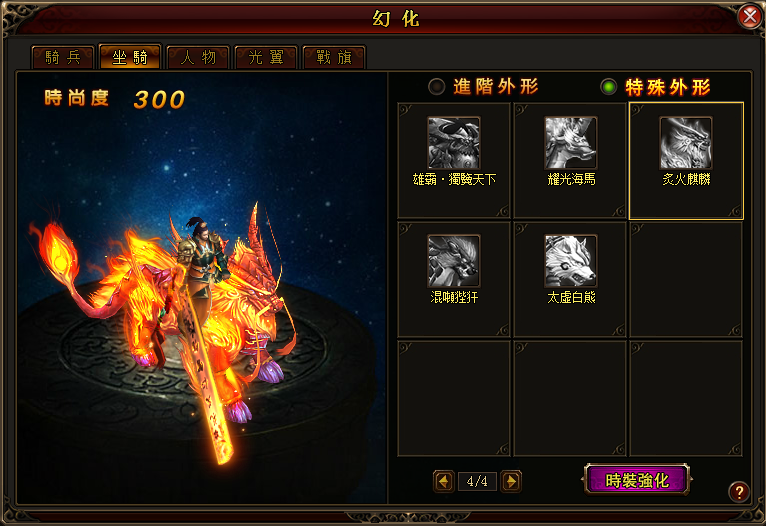The image size is (766, 526).
Task: Open the 人物 tab
Action: click(x=198, y=57)
